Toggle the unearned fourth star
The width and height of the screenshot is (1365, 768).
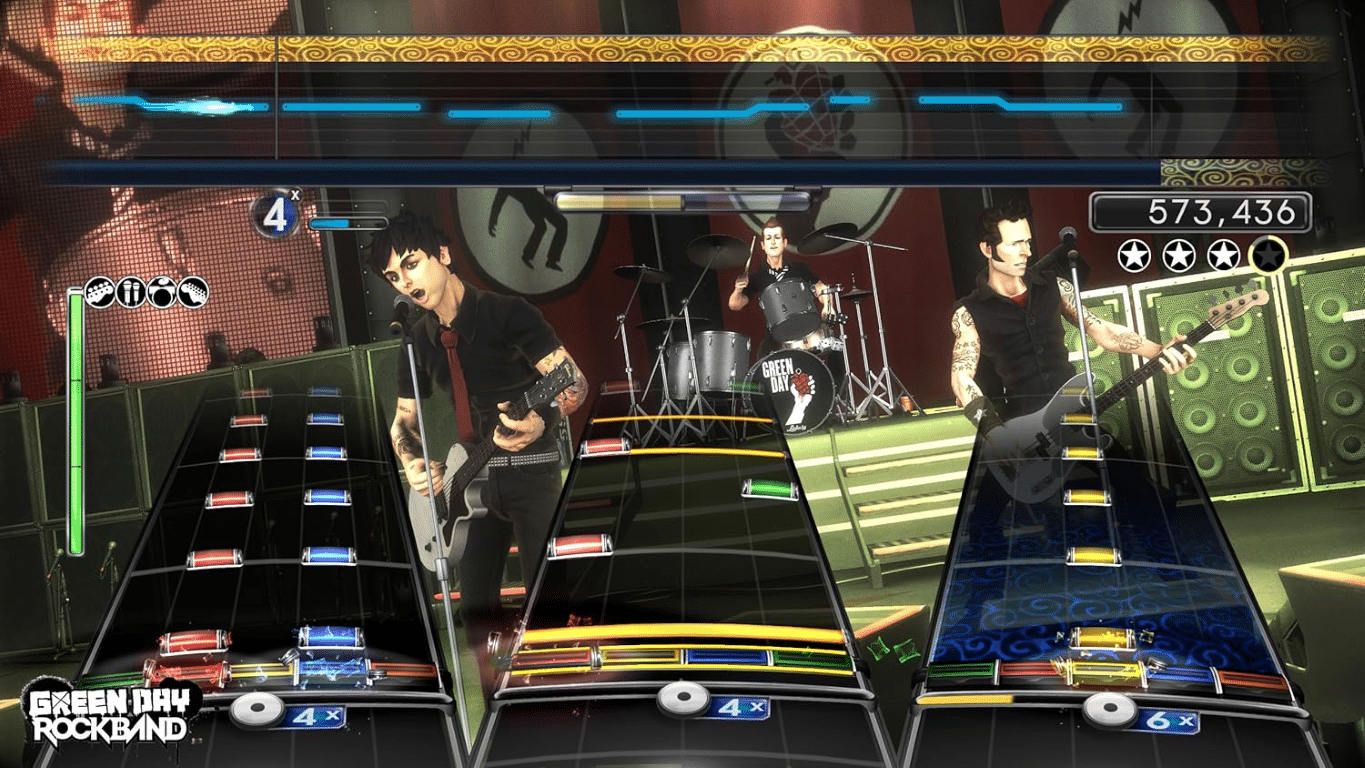tap(1265, 254)
